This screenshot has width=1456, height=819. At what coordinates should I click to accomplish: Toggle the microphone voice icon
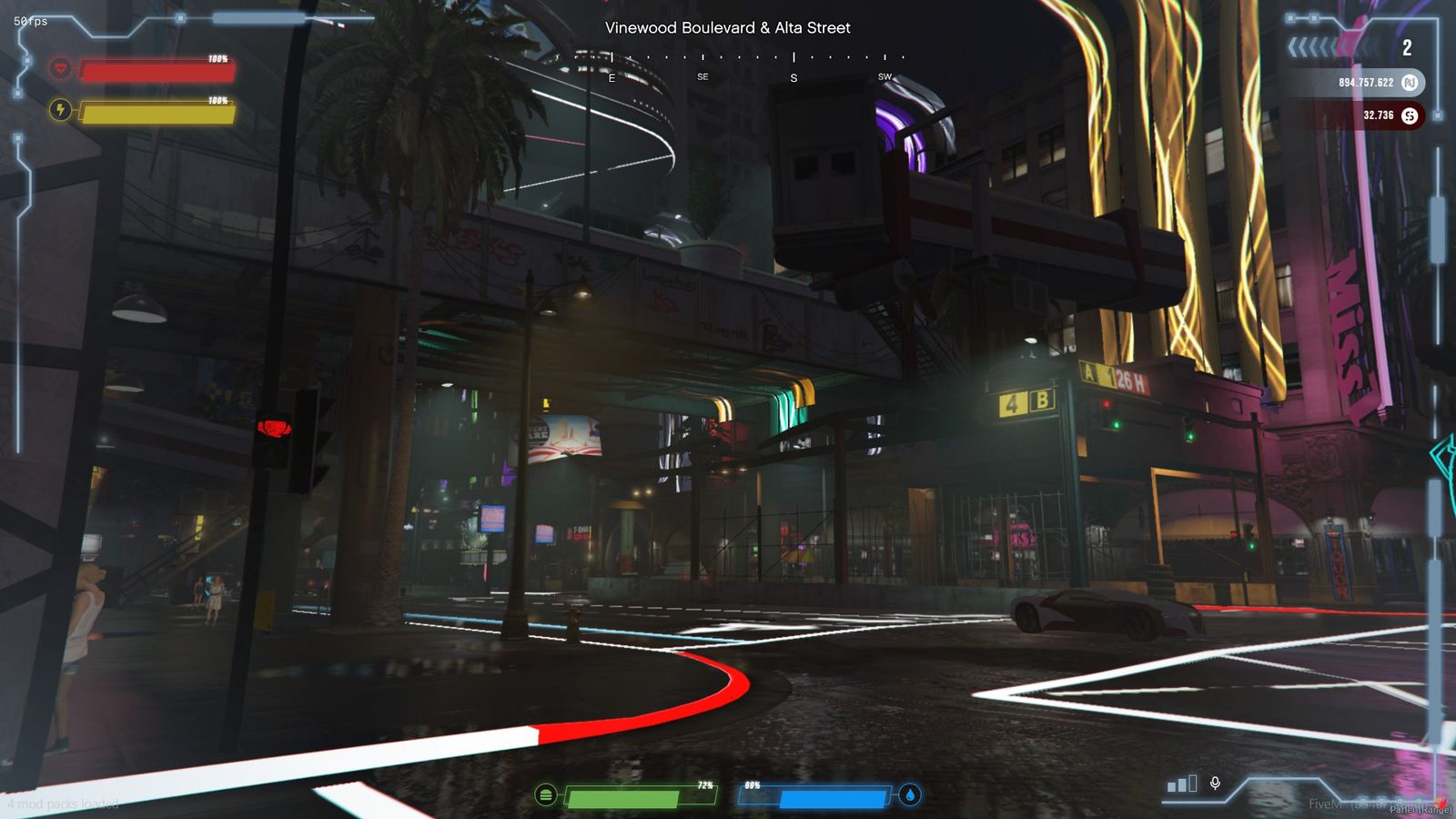pos(1215,783)
